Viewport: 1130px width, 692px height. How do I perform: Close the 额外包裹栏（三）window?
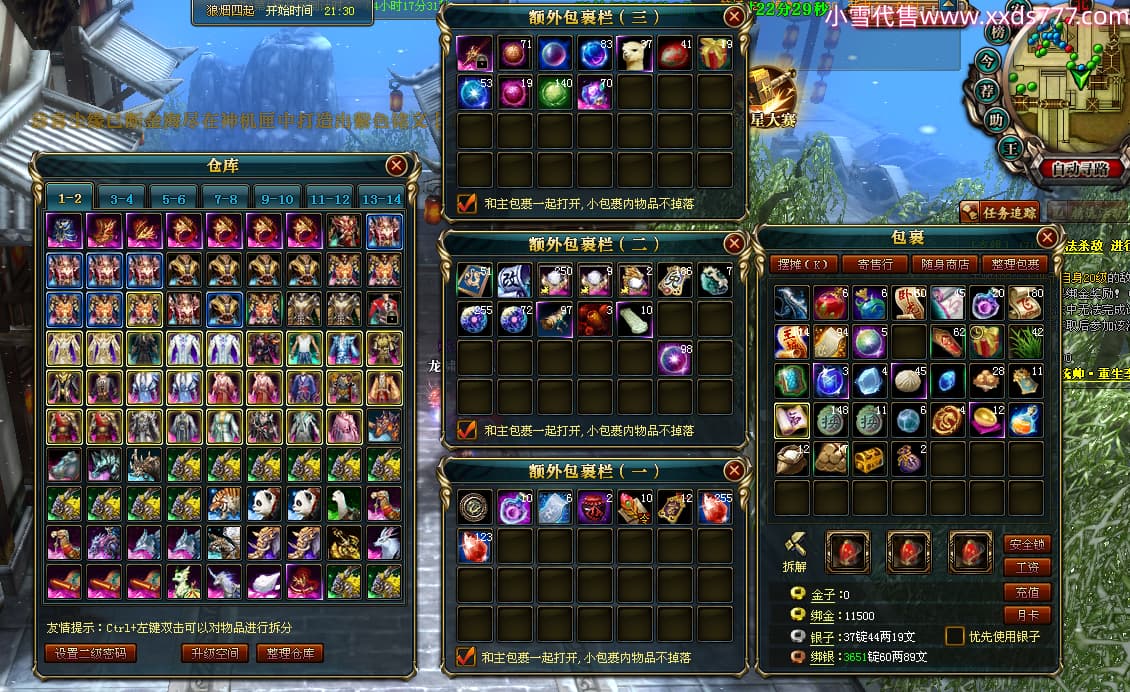click(x=734, y=17)
